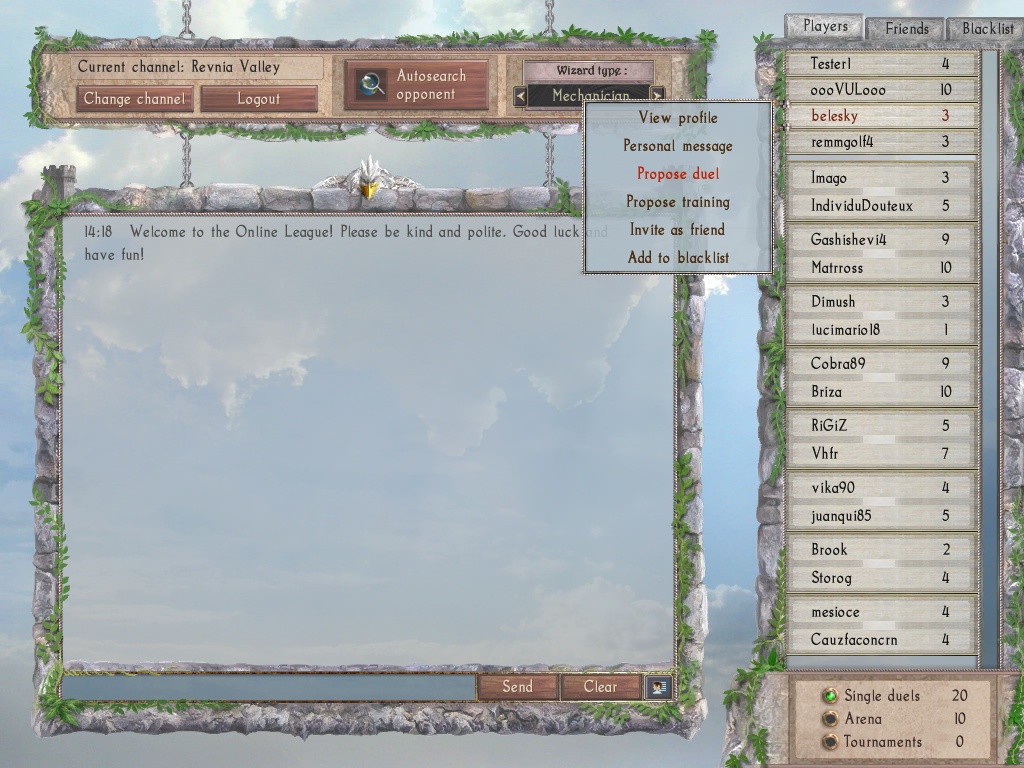Image resolution: width=1024 pixels, height=768 pixels.
Task: Send the chat message
Action: tap(517, 687)
